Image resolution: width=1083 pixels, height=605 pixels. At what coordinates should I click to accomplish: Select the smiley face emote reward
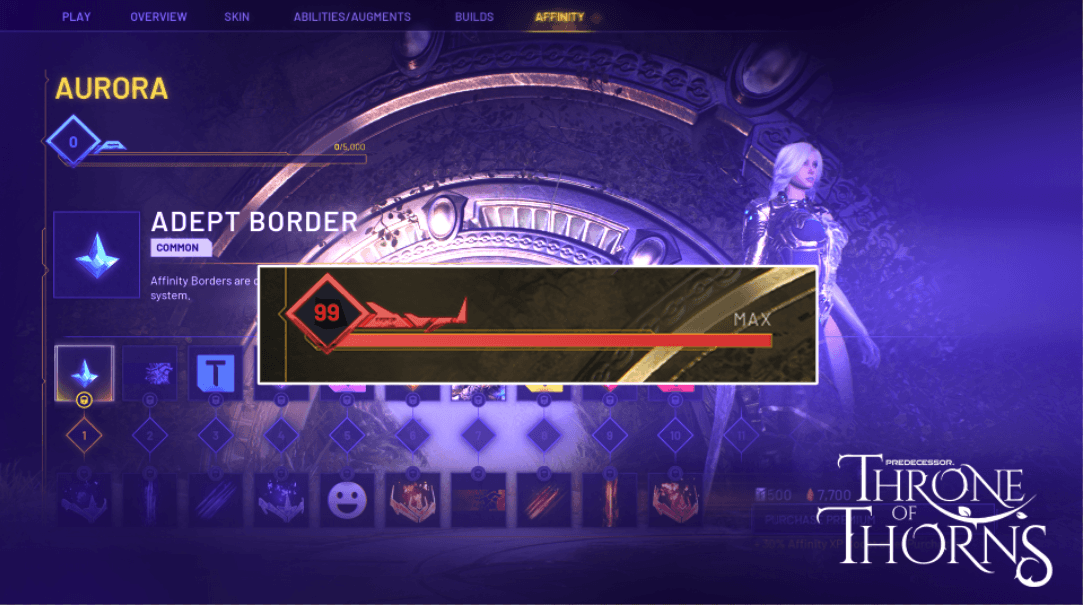(x=347, y=499)
